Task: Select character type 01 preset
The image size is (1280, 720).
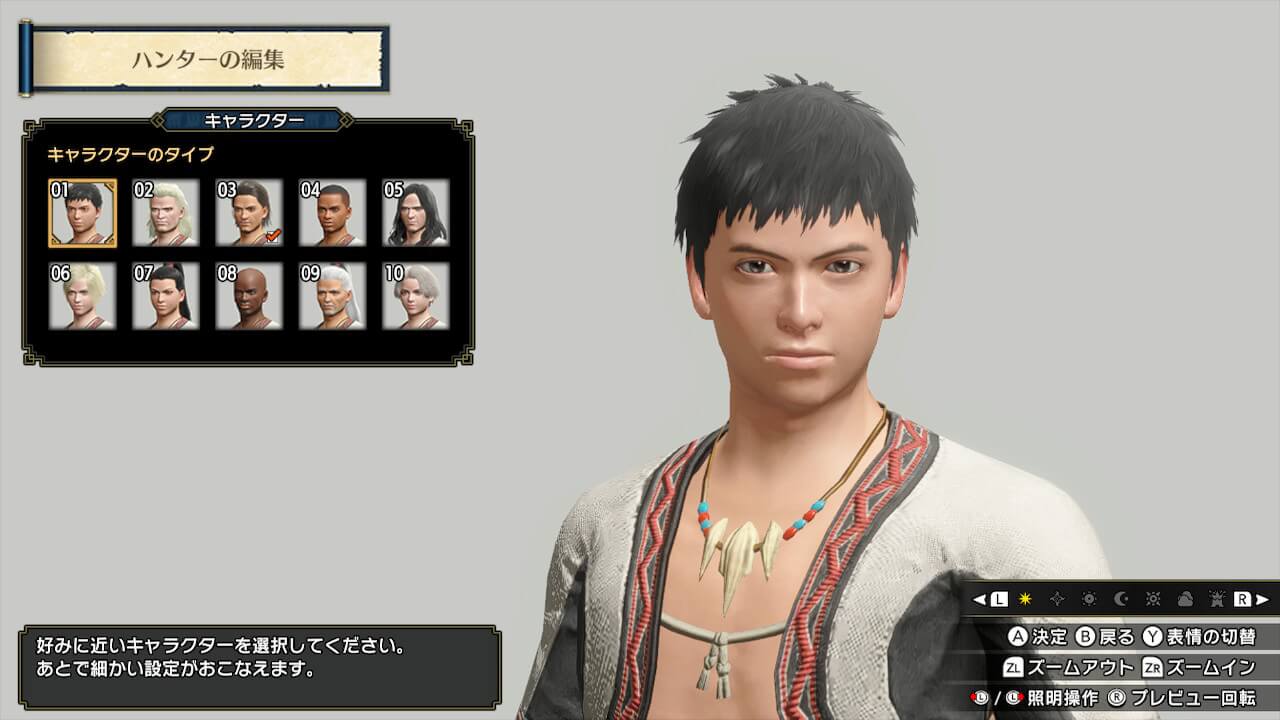Action: (82, 213)
